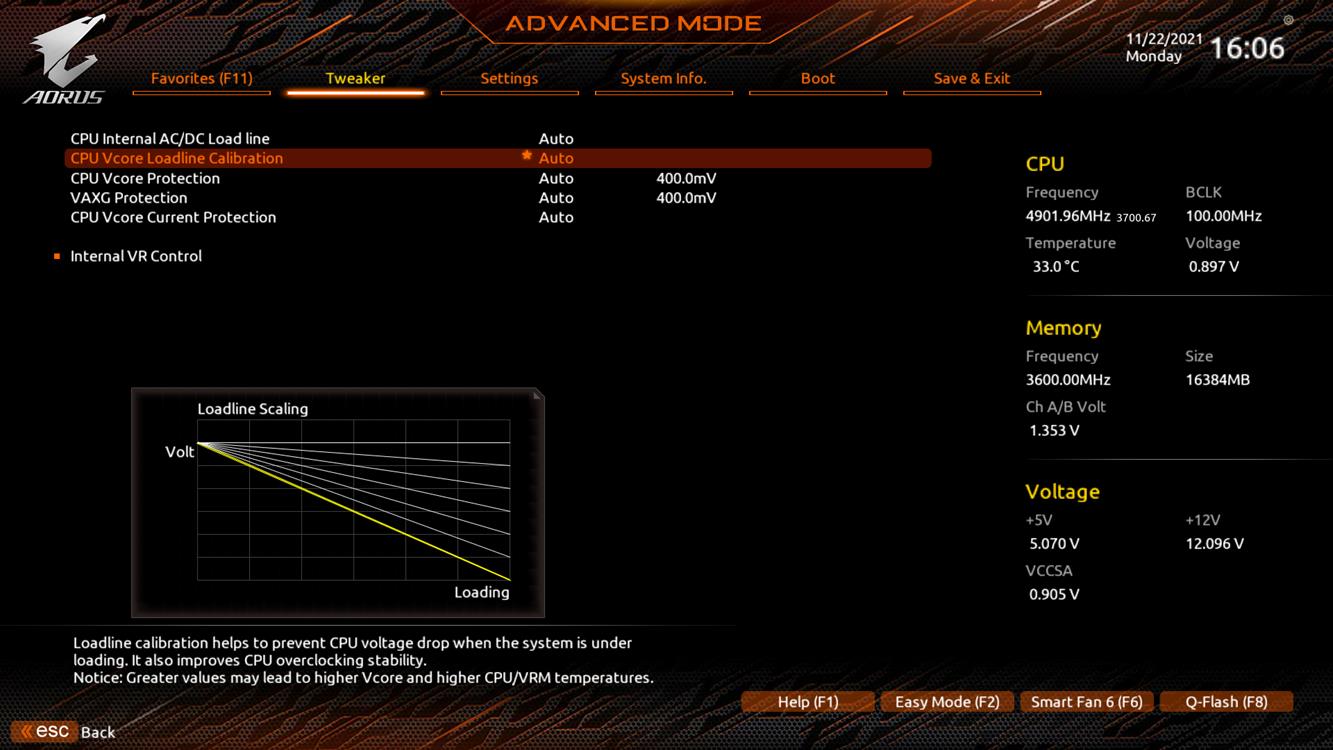Switch to the Tweaker tab
Screen dimensions: 1333x750
coord(355,78)
